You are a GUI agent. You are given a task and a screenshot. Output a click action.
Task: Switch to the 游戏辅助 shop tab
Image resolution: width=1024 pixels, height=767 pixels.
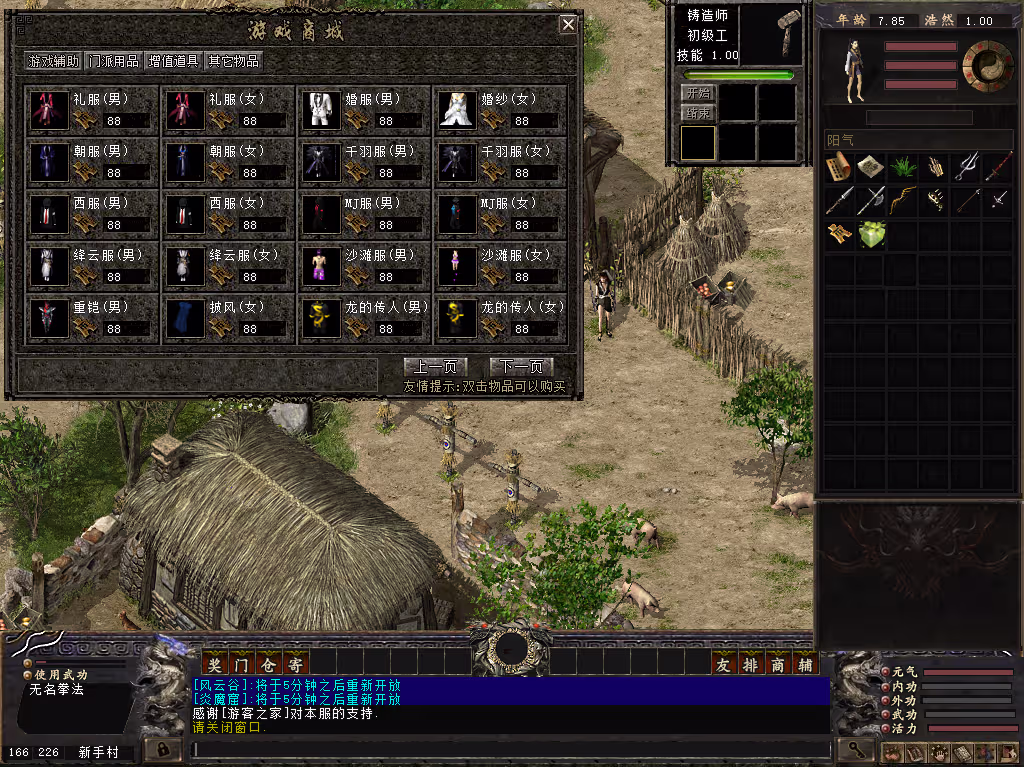(x=54, y=61)
